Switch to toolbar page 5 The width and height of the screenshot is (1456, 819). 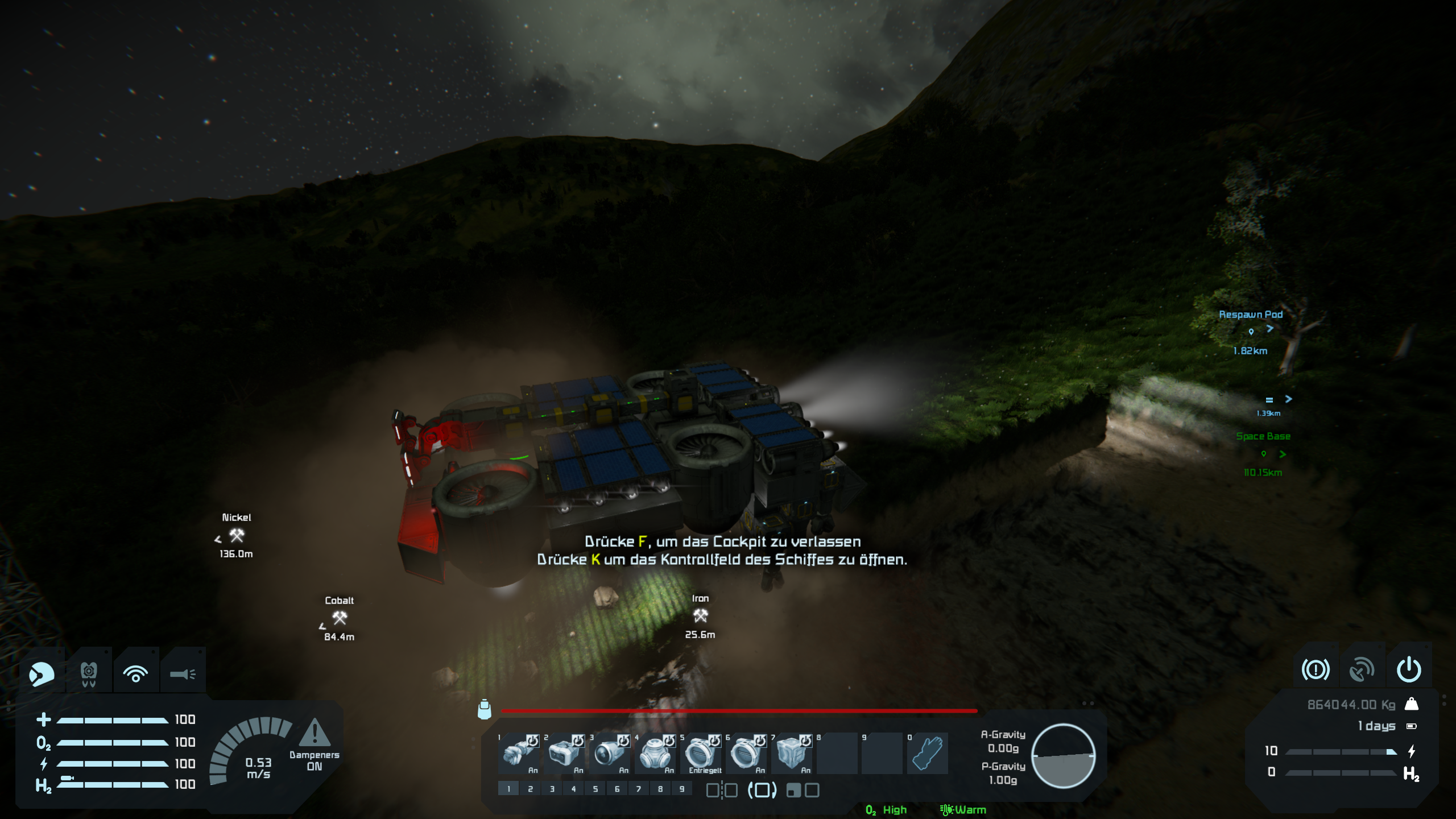[595, 789]
